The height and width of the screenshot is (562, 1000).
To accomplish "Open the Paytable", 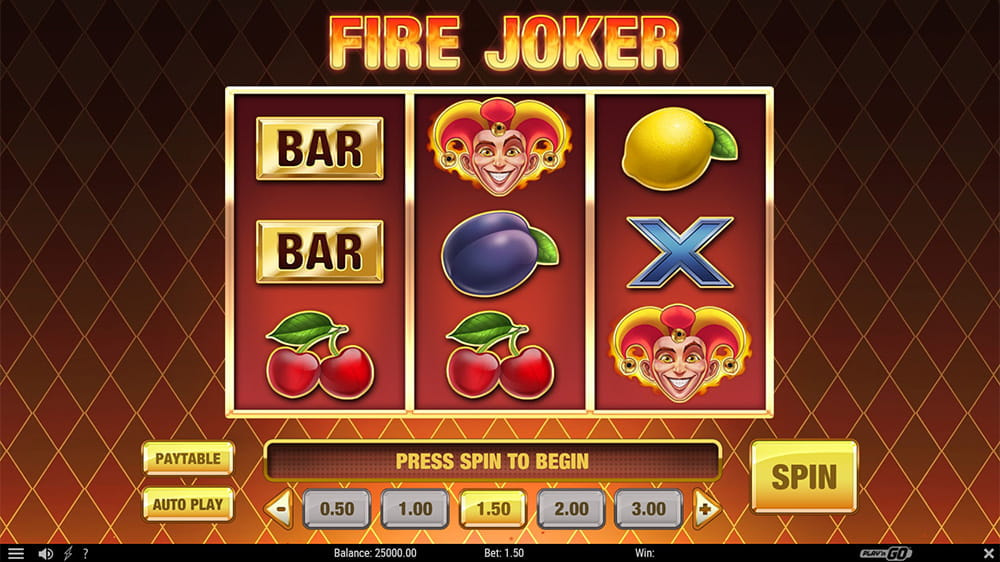I will tap(188, 458).
